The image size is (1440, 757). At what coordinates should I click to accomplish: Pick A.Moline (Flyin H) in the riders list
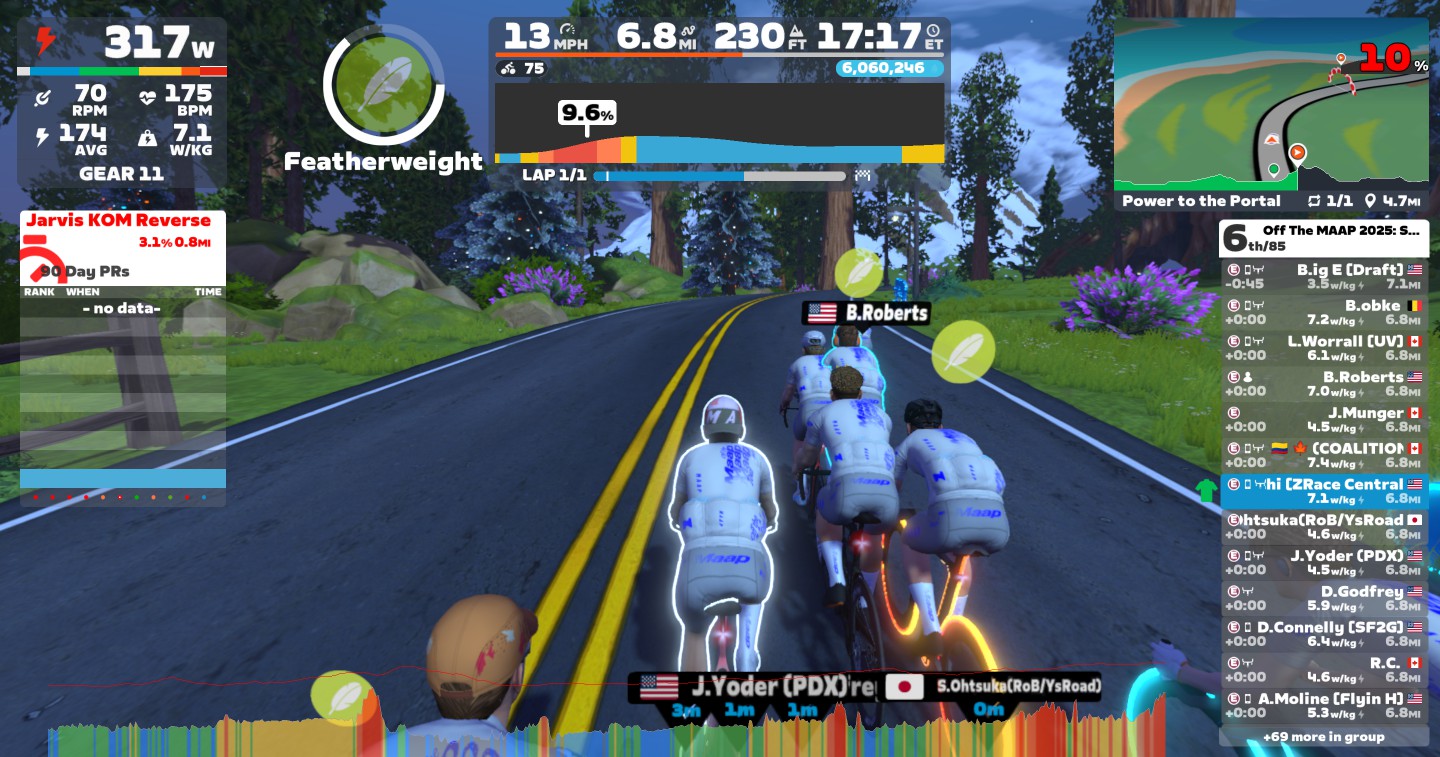click(x=1323, y=705)
